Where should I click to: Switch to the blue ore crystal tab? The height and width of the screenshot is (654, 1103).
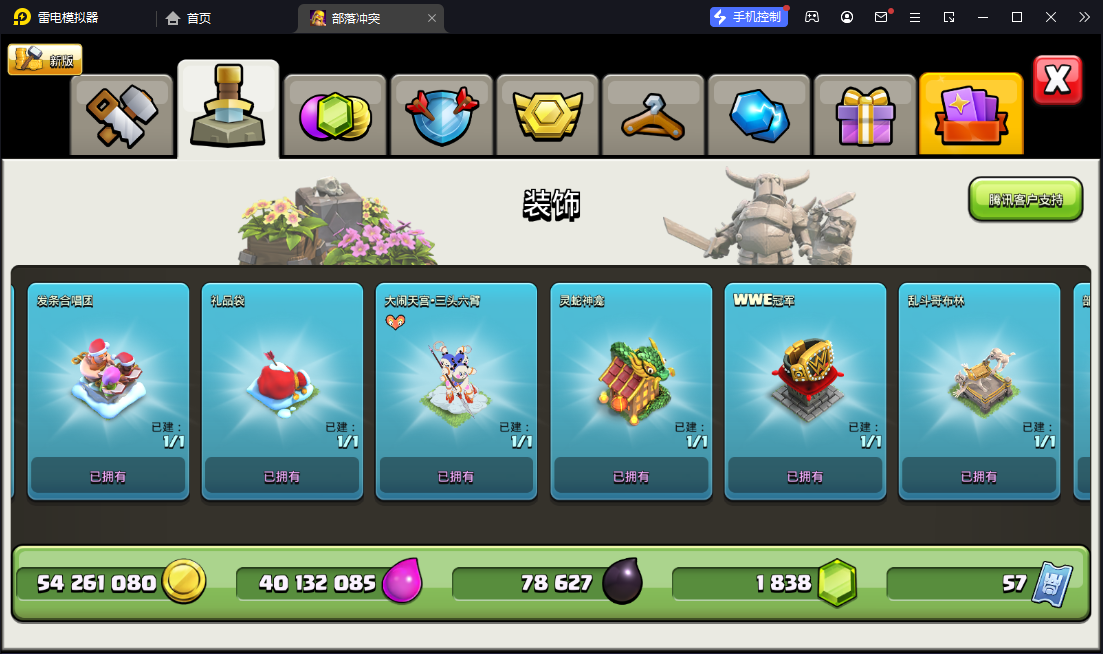(760, 115)
